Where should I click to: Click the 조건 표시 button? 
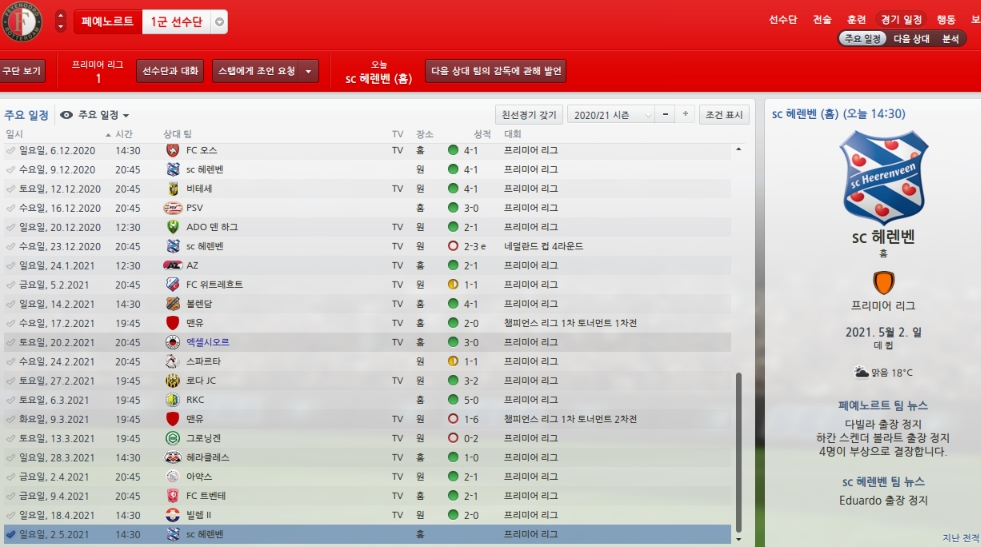tap(724, 115)
